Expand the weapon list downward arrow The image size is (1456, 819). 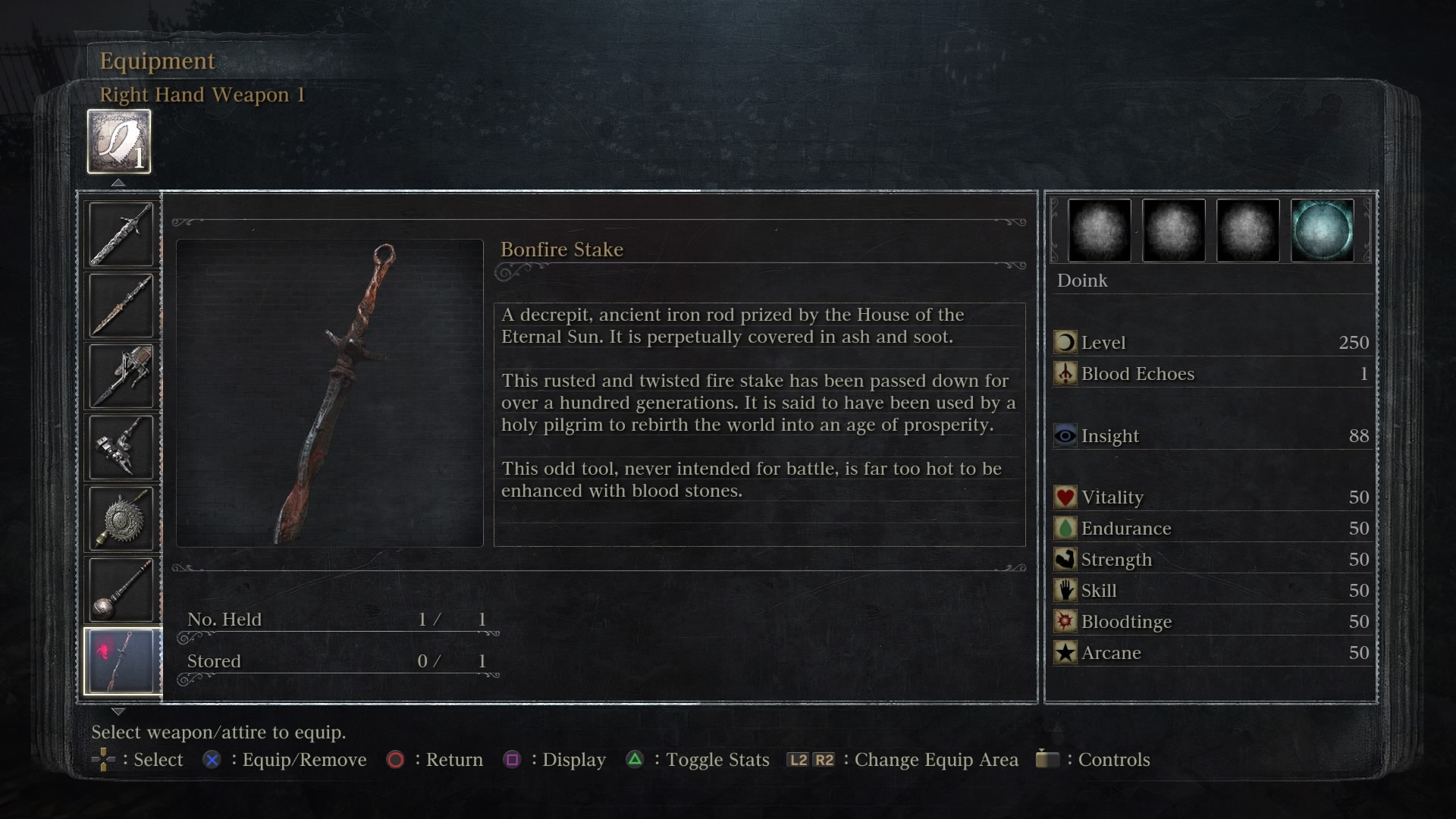(118, 711)
